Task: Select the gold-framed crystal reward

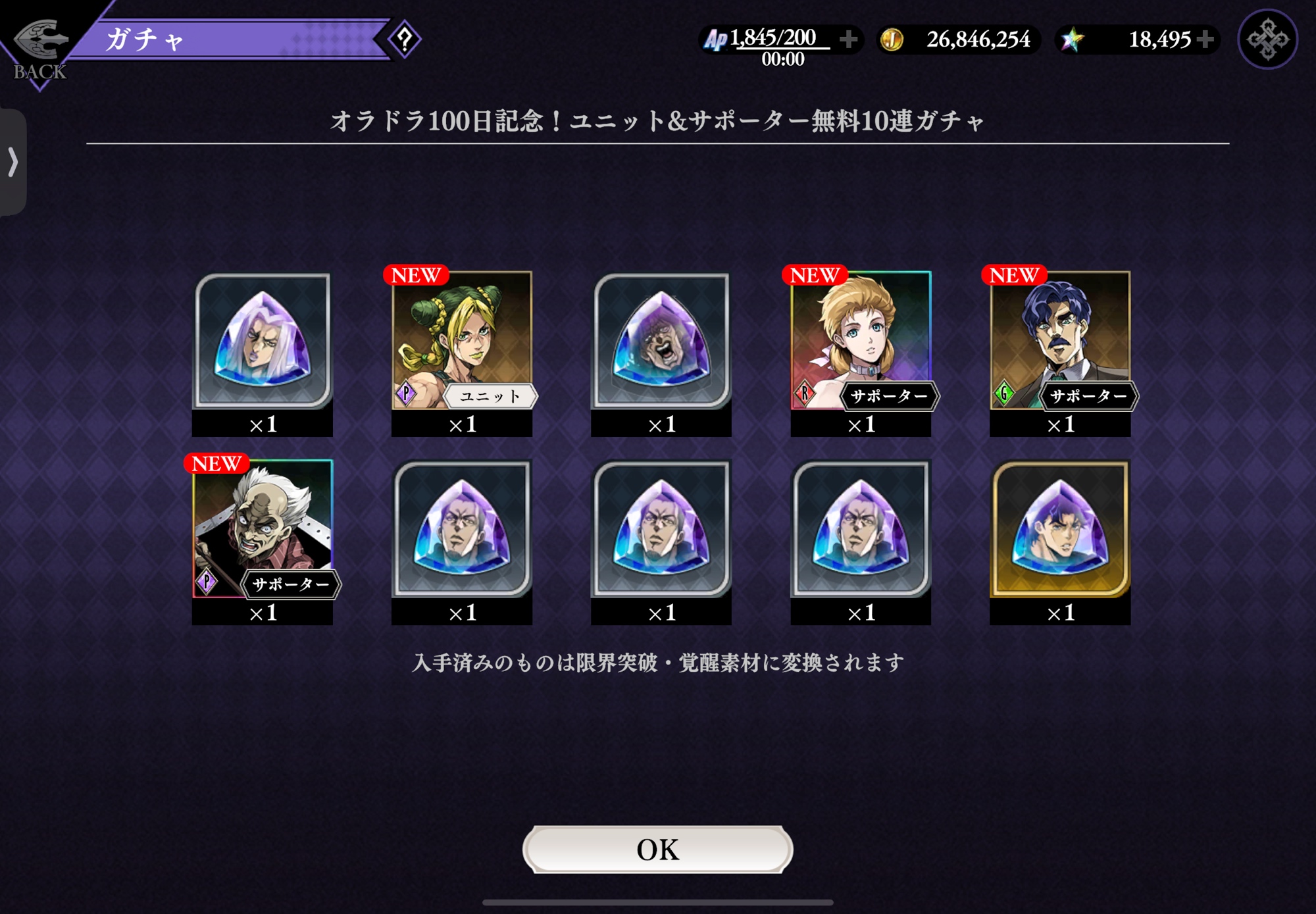Action: [x=1060, y=529]
